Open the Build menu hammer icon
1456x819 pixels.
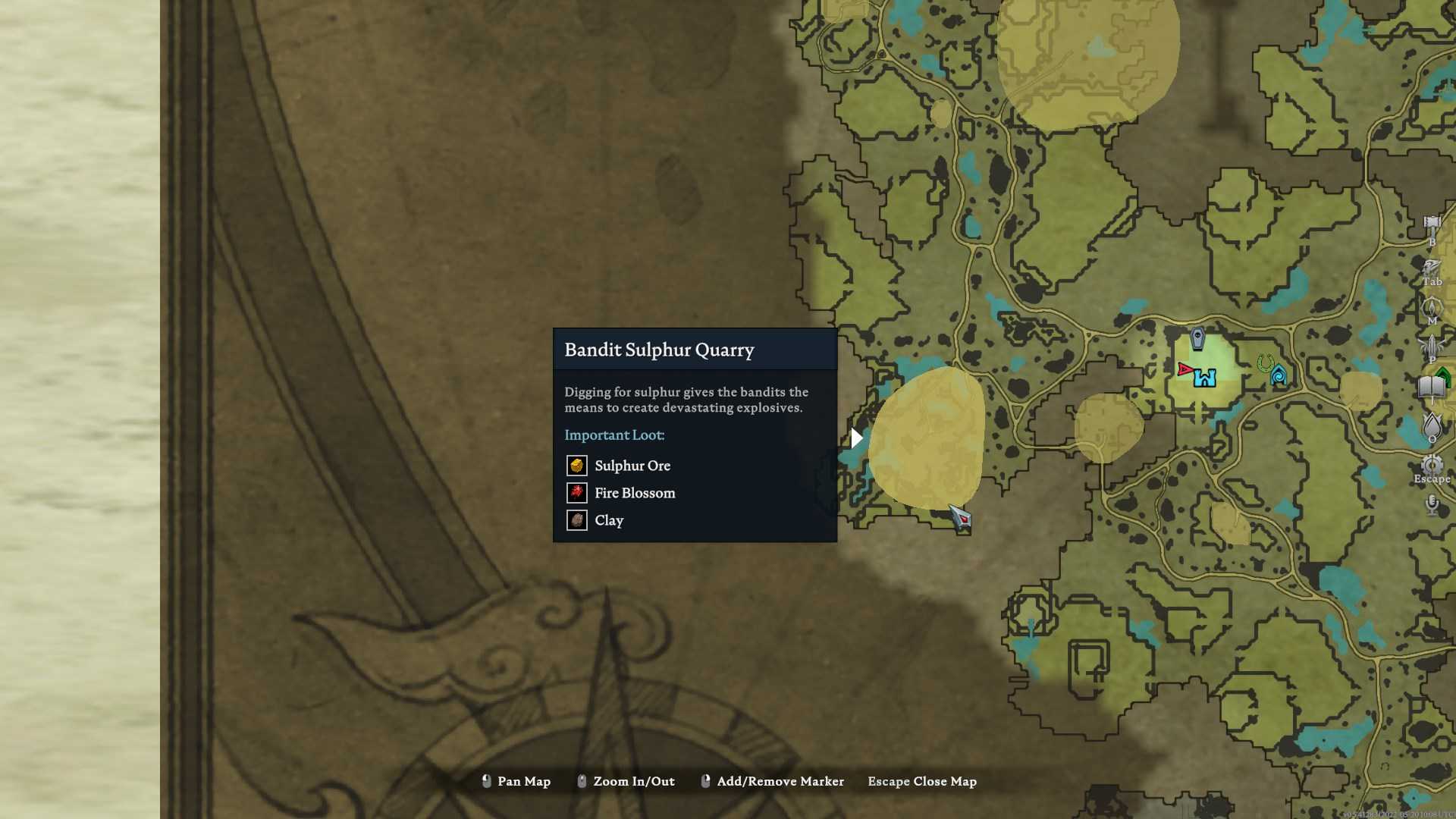click(1432, 224)
